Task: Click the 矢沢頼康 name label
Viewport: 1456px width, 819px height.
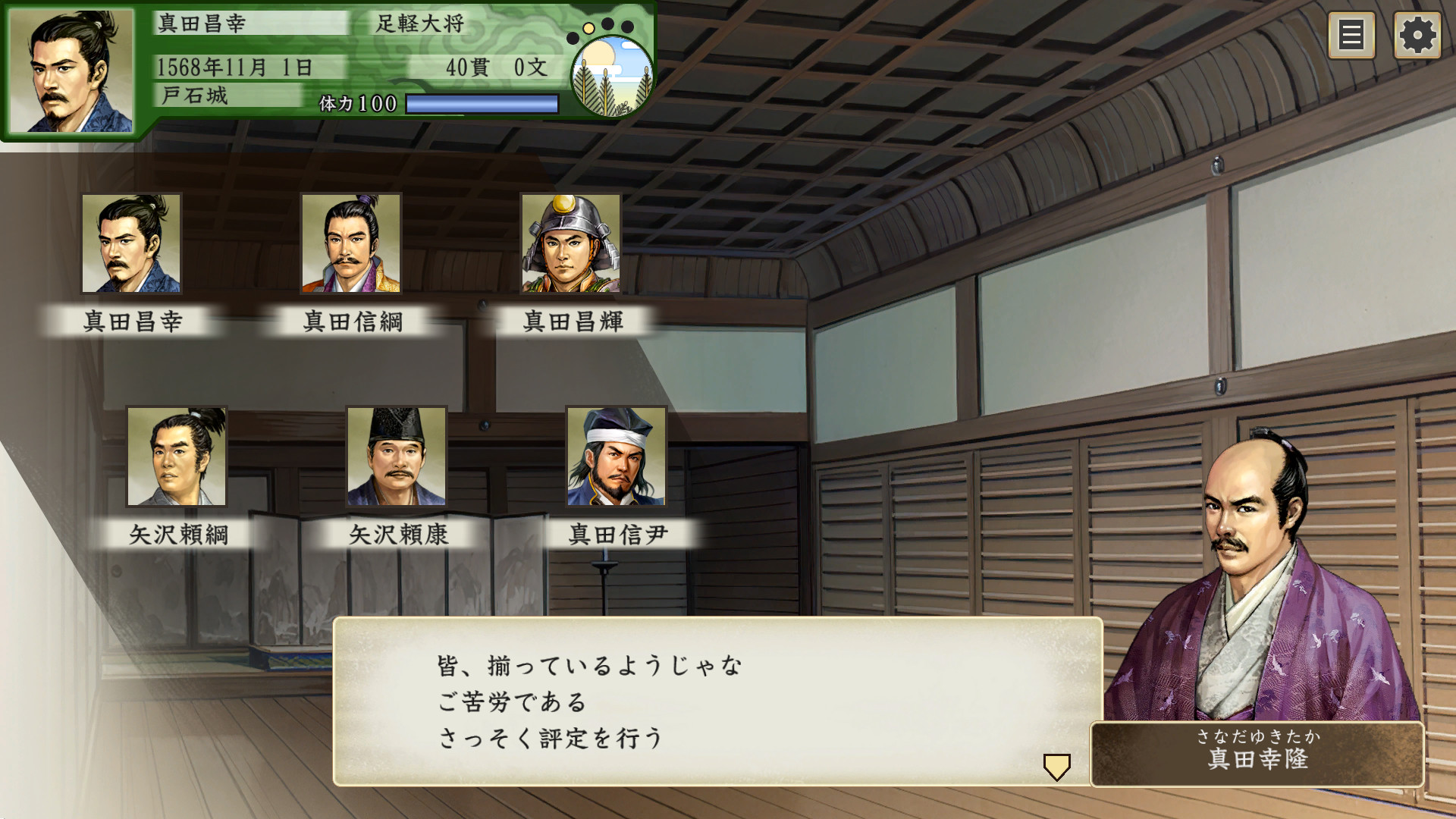Action: point(400,535)
